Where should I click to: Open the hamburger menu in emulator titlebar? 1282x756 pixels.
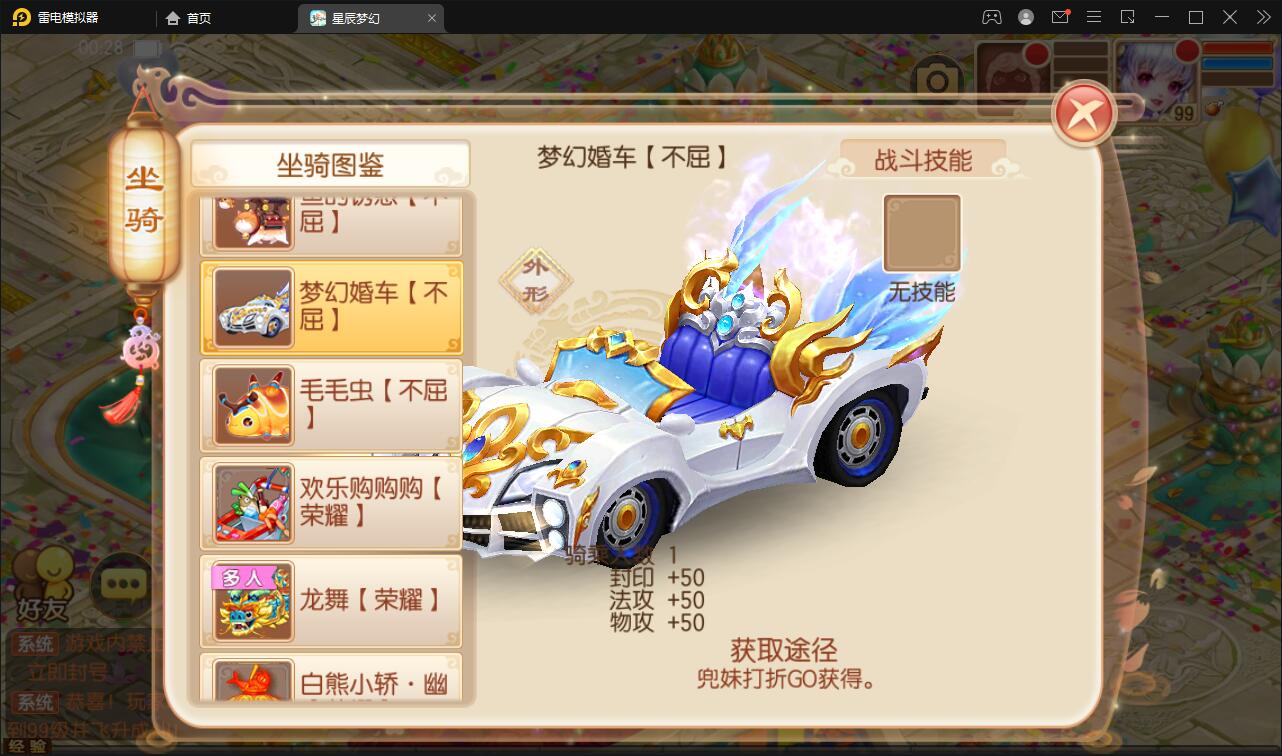point(1094,17)
